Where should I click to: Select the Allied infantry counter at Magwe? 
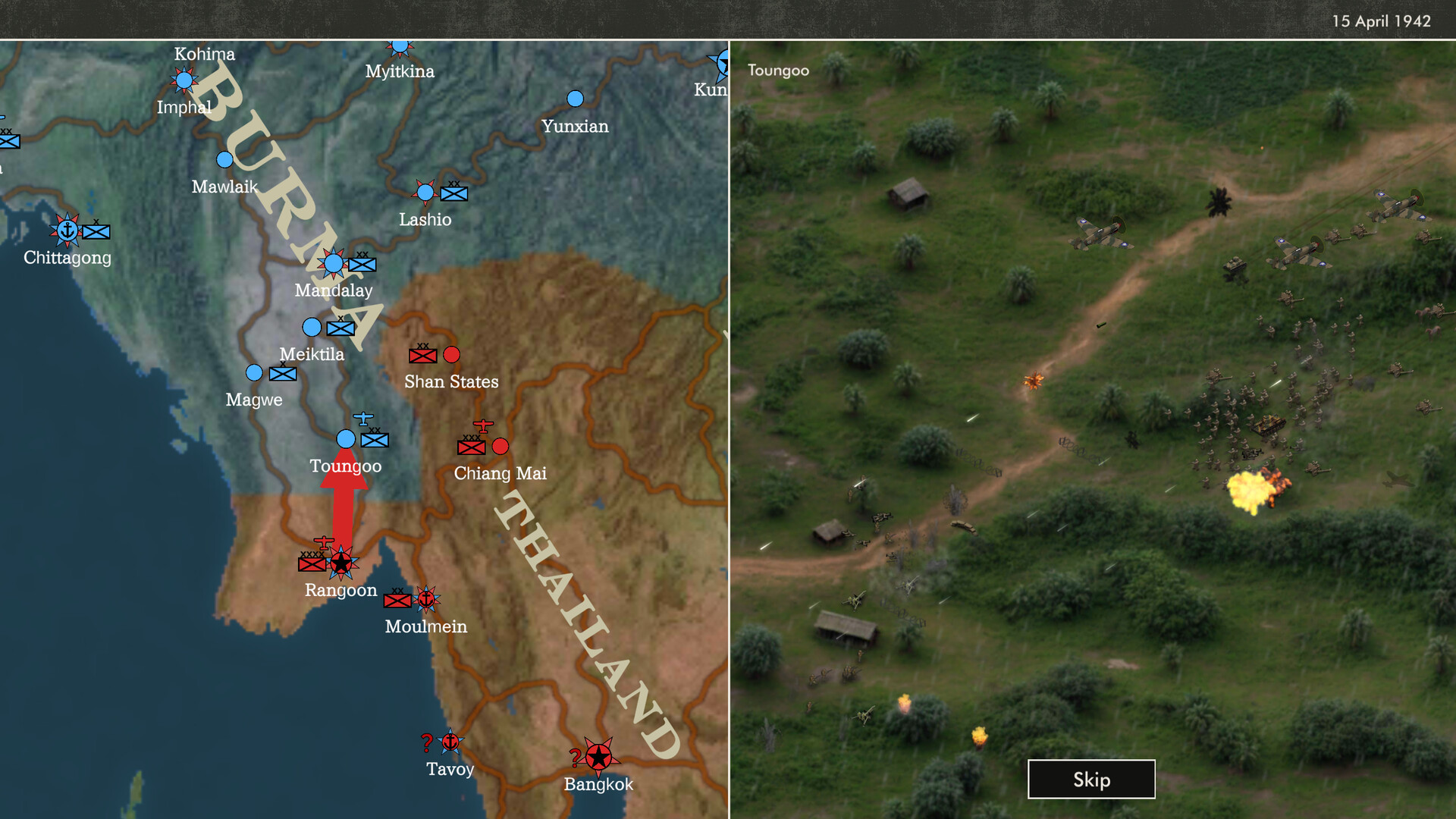coord(283,373)
